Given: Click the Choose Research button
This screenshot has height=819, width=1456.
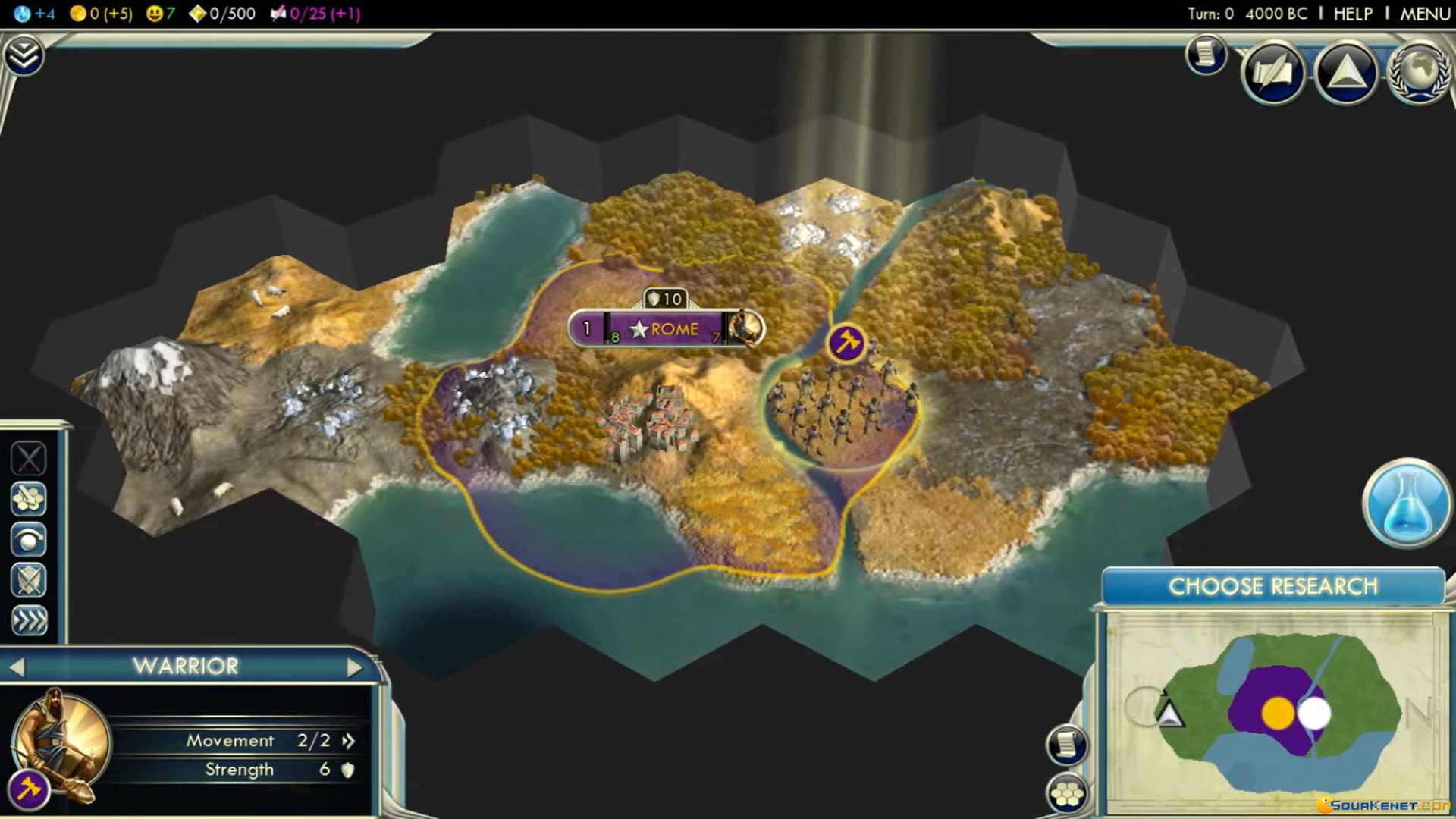Looking at the screenshot, I should (x=1272, y=586).
